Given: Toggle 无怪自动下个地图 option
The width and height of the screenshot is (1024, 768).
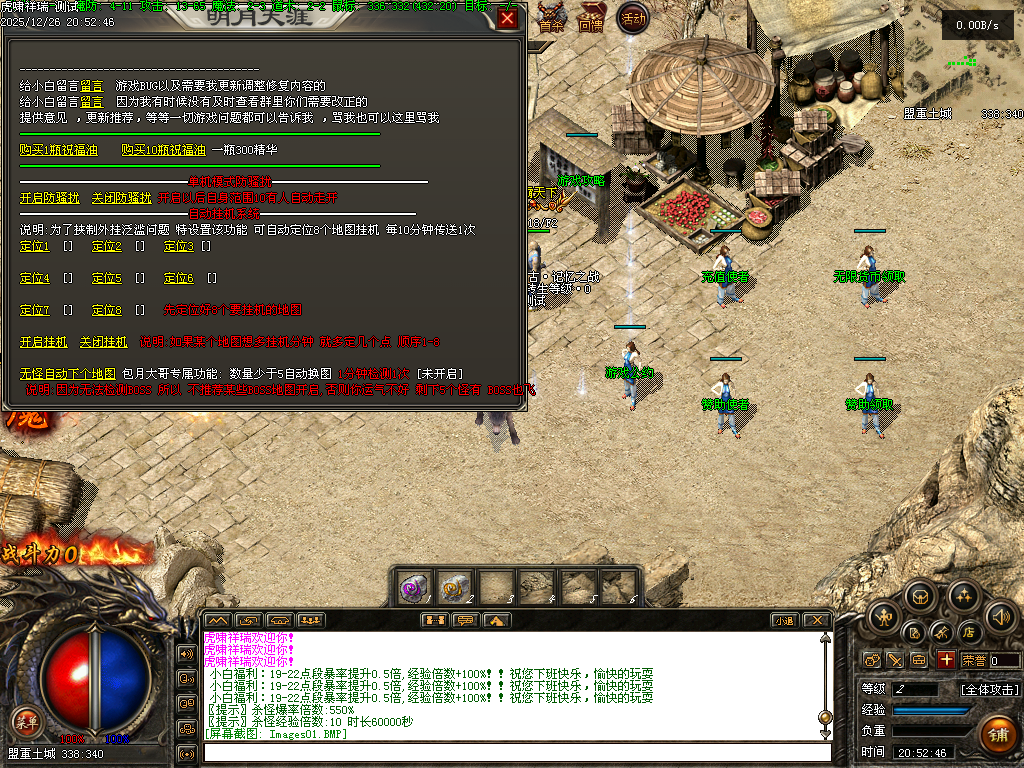Looking at the screenshot, I should [x=68, y=374].
